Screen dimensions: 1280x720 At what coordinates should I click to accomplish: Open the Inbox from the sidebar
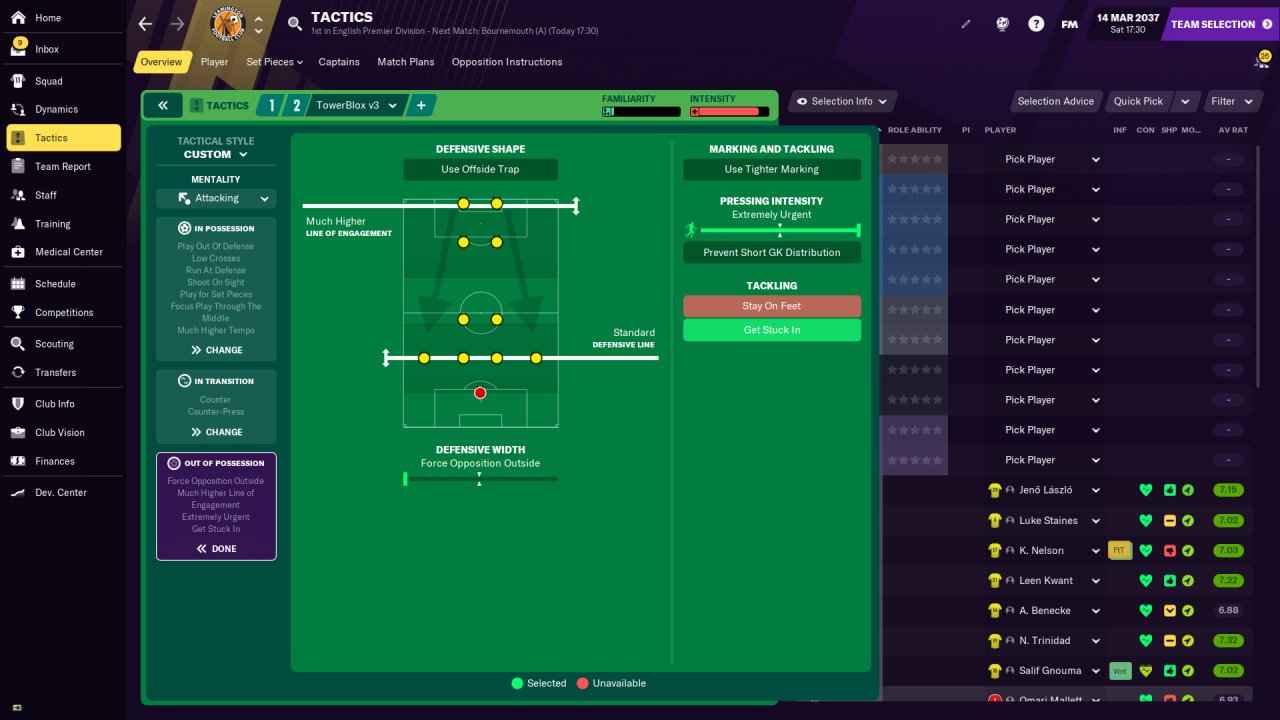pyautogui.click(x=47, y=49)
